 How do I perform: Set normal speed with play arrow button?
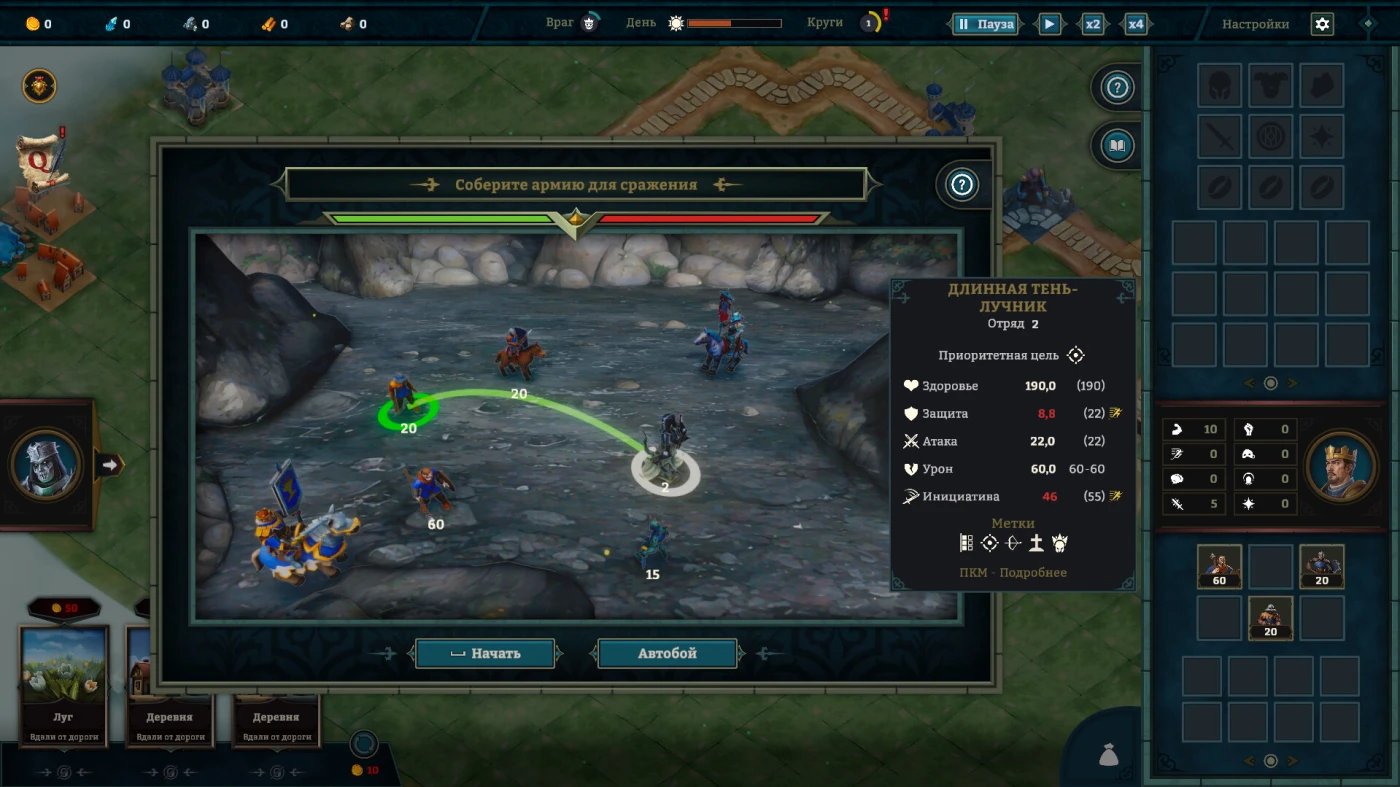click(1049, 24)
